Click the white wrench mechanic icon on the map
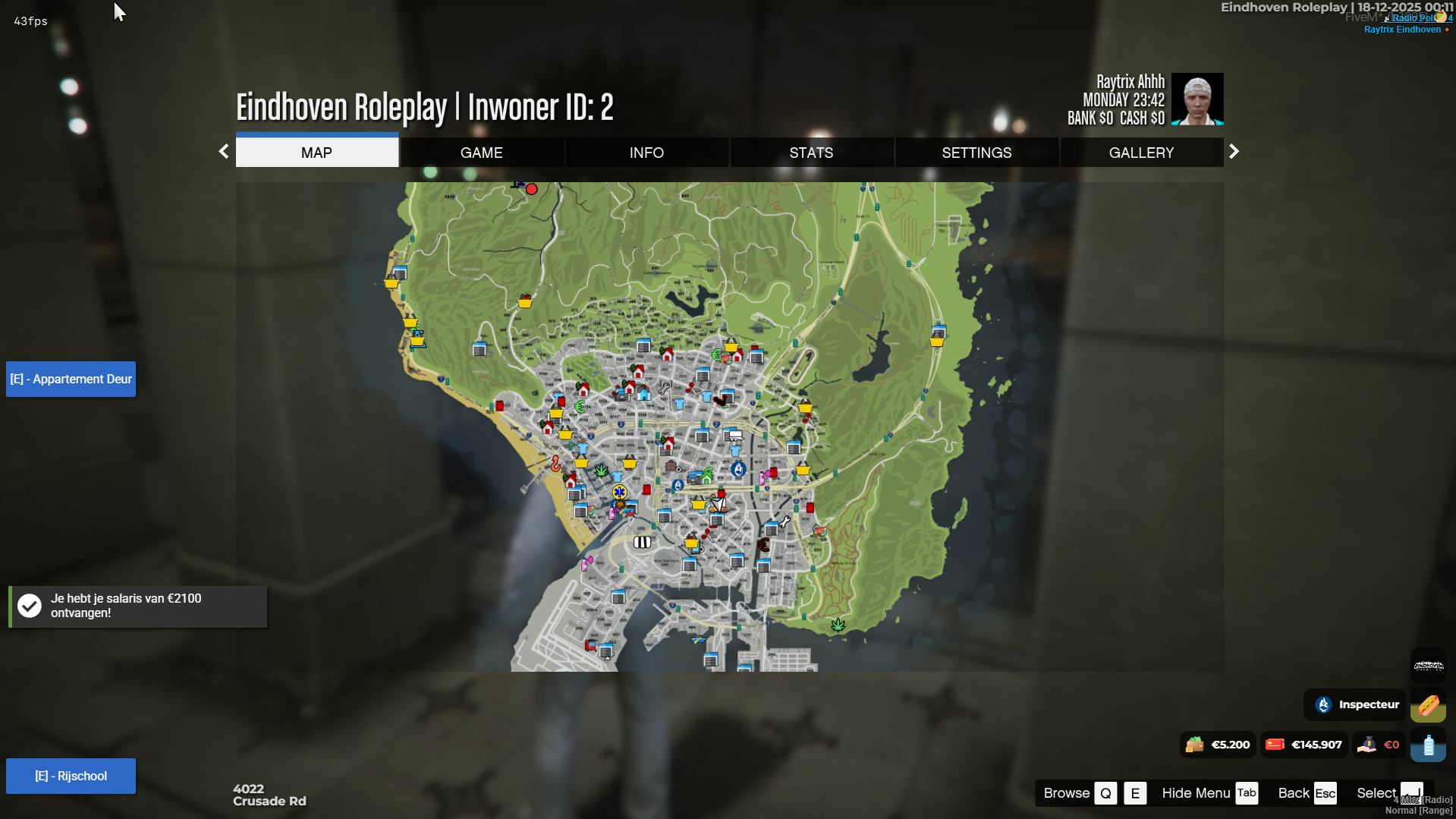1456x819 pixels. pos(785,521)
